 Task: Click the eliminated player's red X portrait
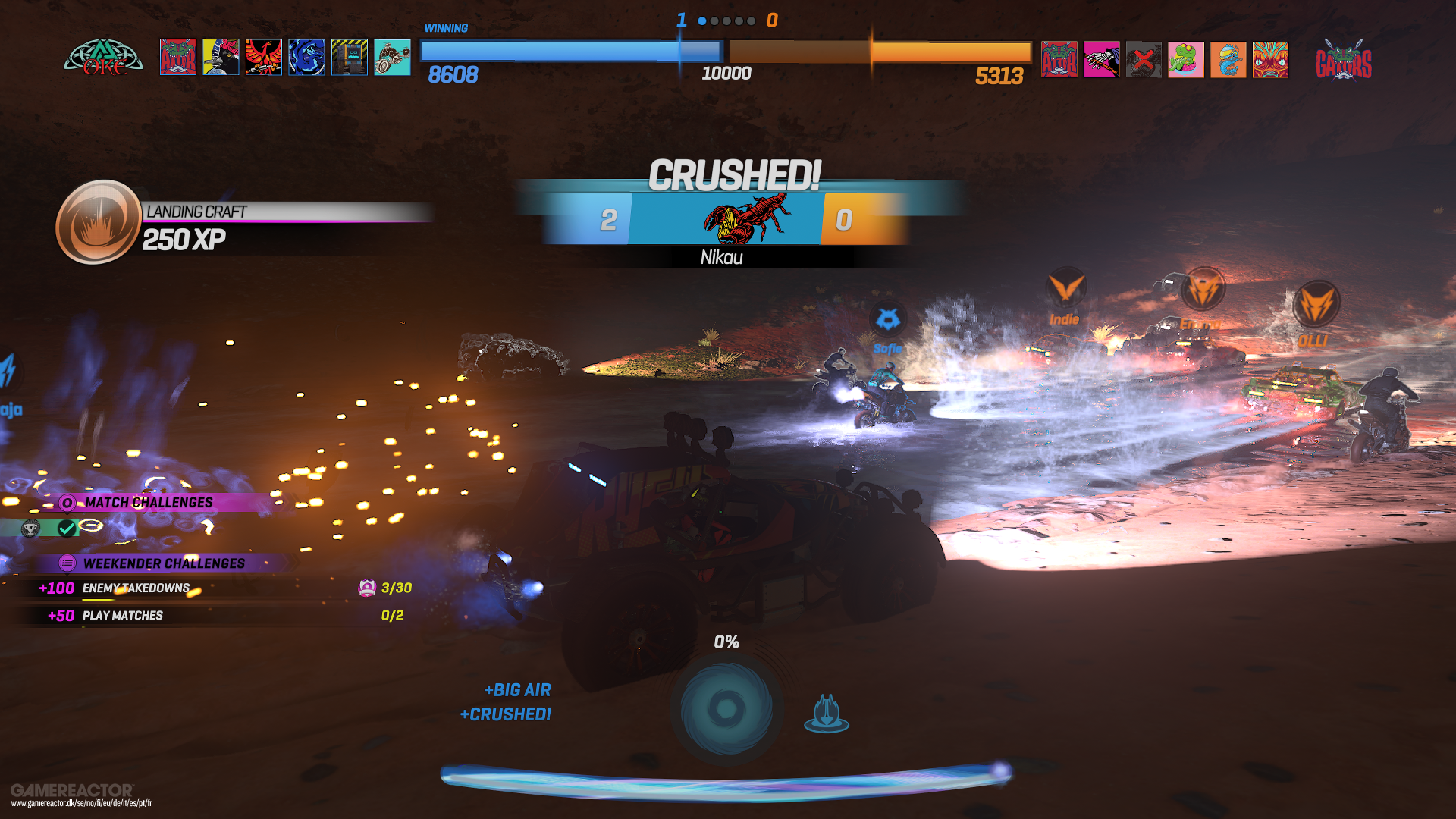point(1144,61)
